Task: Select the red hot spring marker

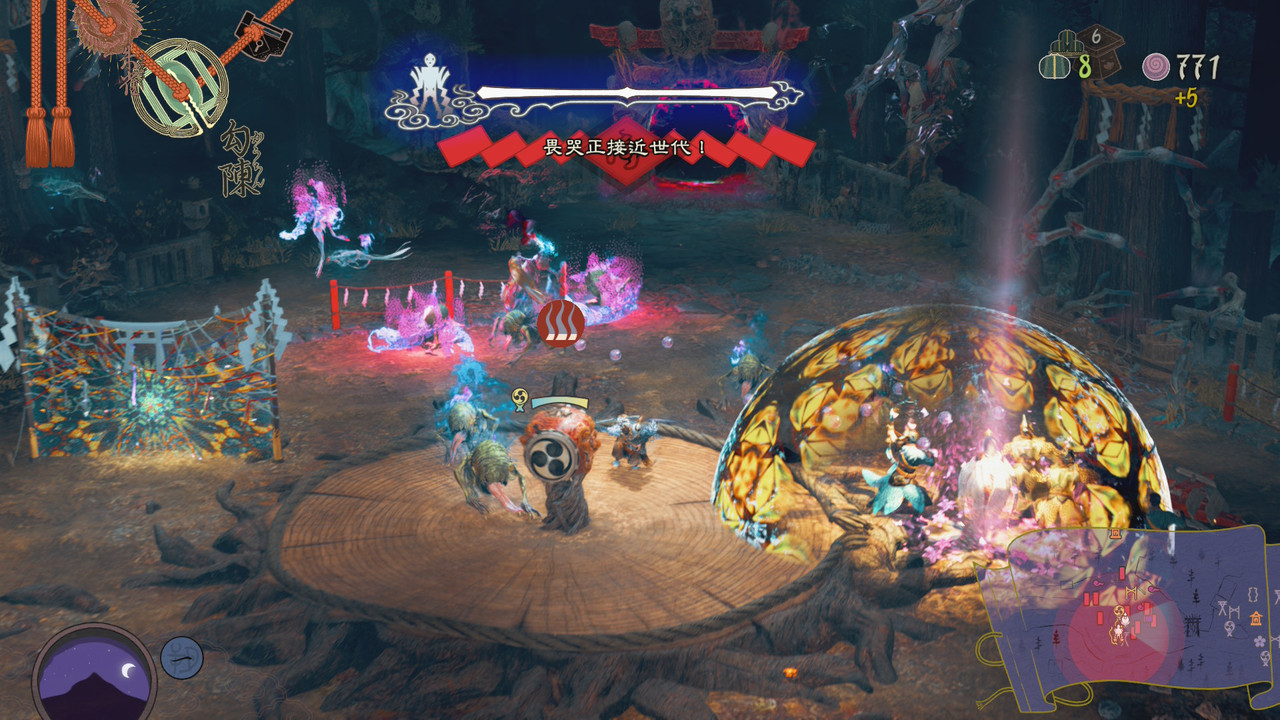Action: (560, 323)
